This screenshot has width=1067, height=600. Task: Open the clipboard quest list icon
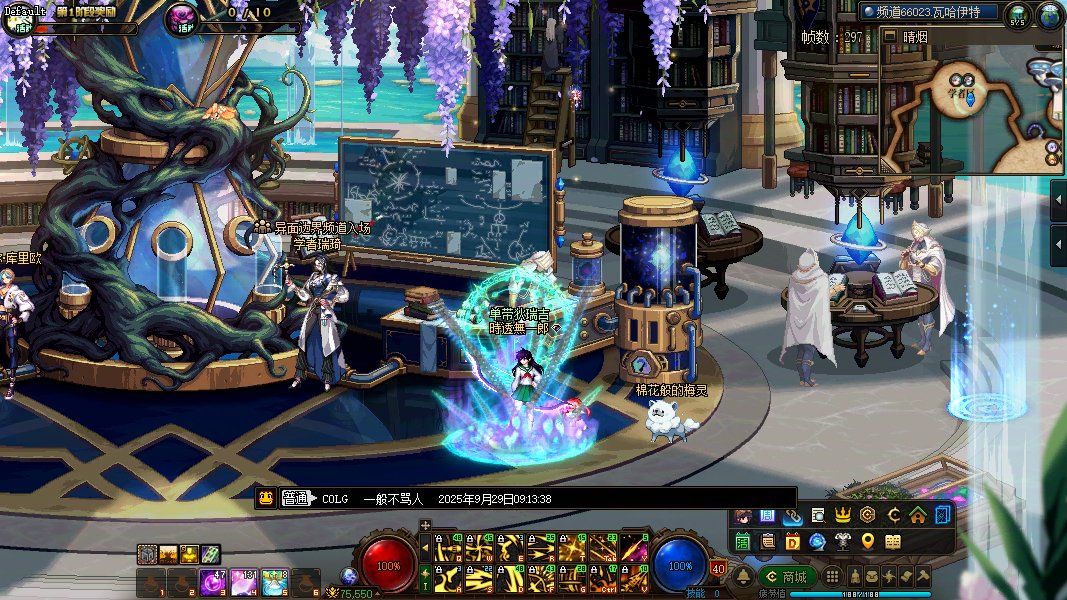768,542
